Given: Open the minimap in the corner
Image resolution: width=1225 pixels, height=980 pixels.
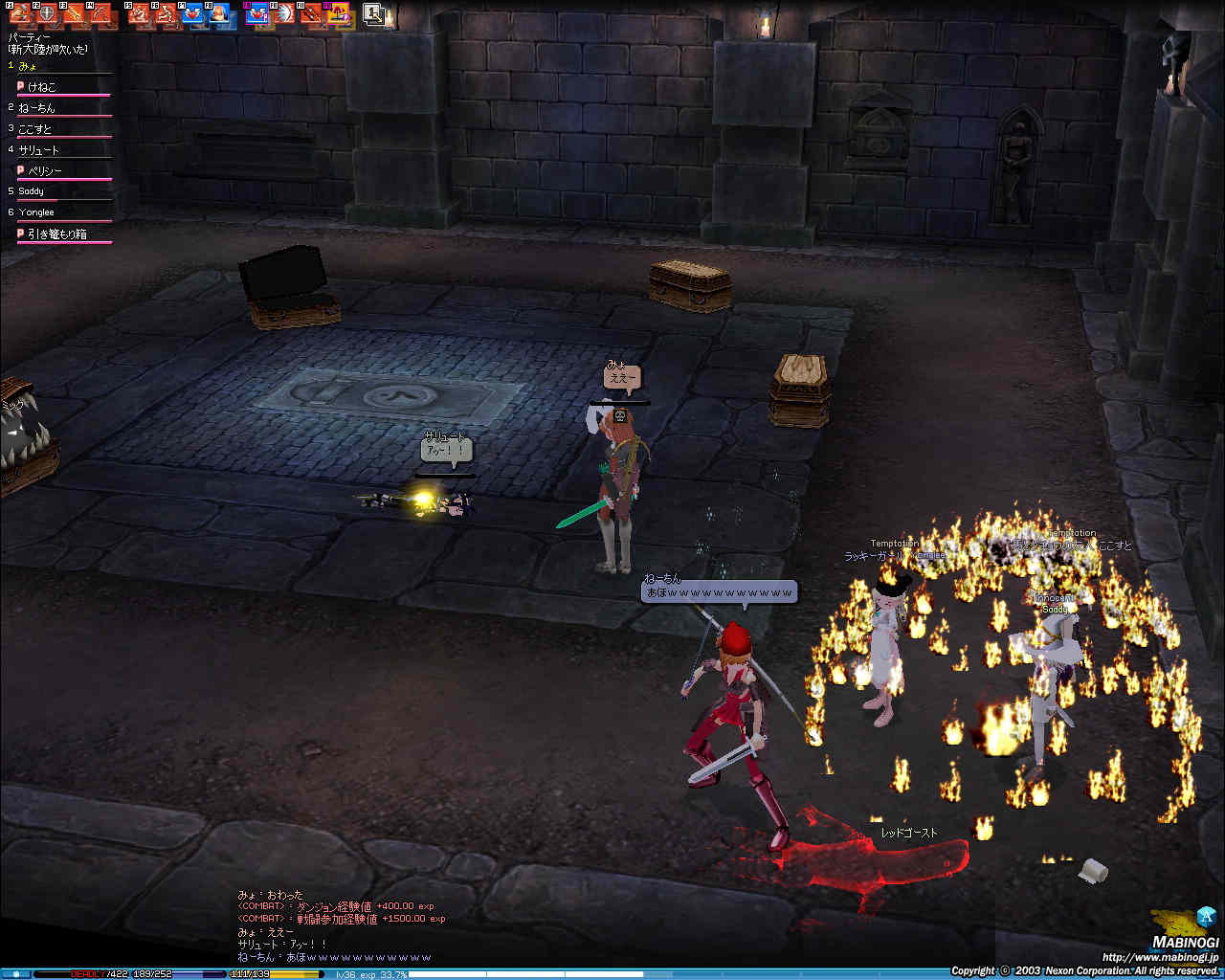Looking at the screenshot, I should coord(1171,922).
